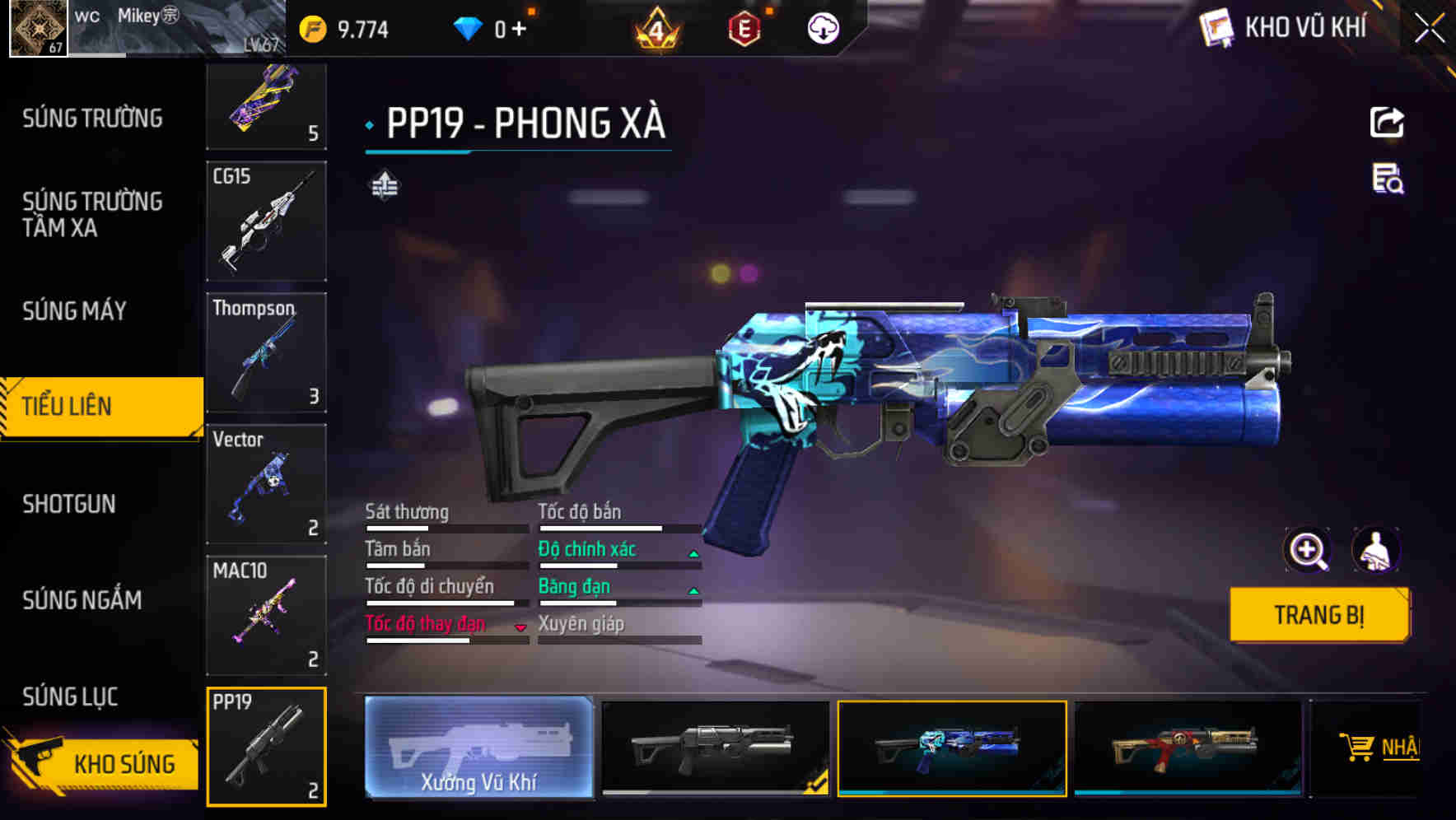Image resolution: width=1456 pixels, height=820 pixels.
Task: Collapse the red Tốc độ thay đạn arrow
Action: [520, 627]
